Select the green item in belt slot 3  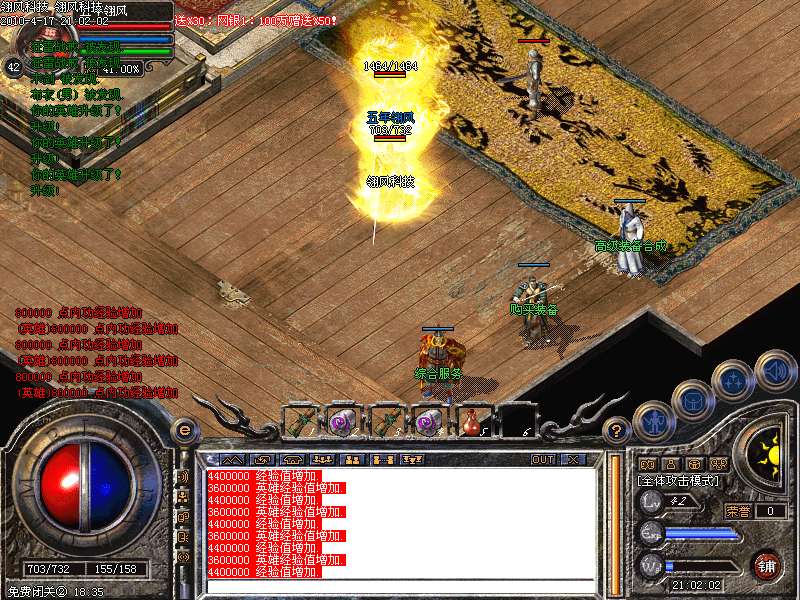coord(385,422)
